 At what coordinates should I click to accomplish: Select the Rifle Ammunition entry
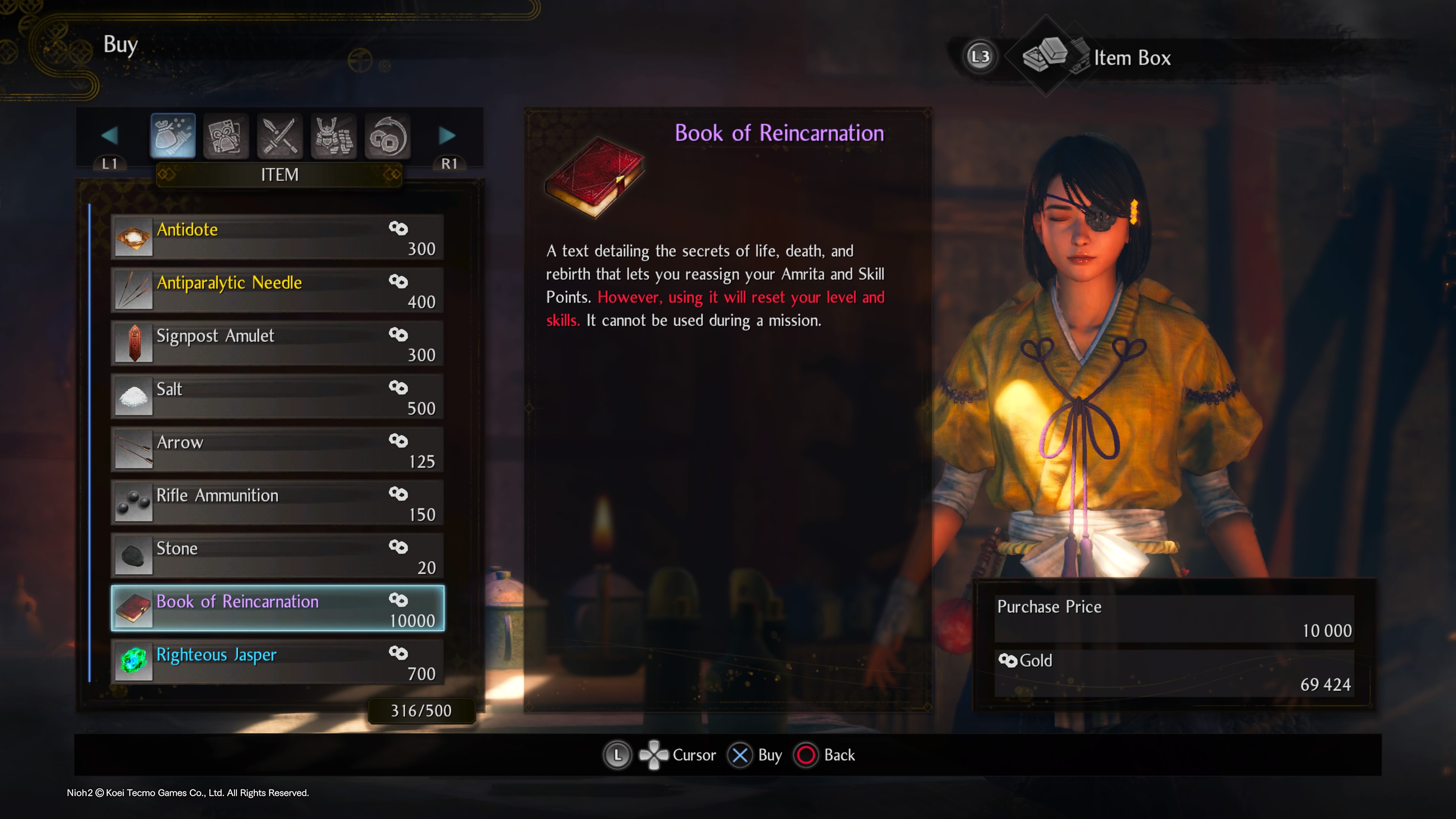coord(277,502)
